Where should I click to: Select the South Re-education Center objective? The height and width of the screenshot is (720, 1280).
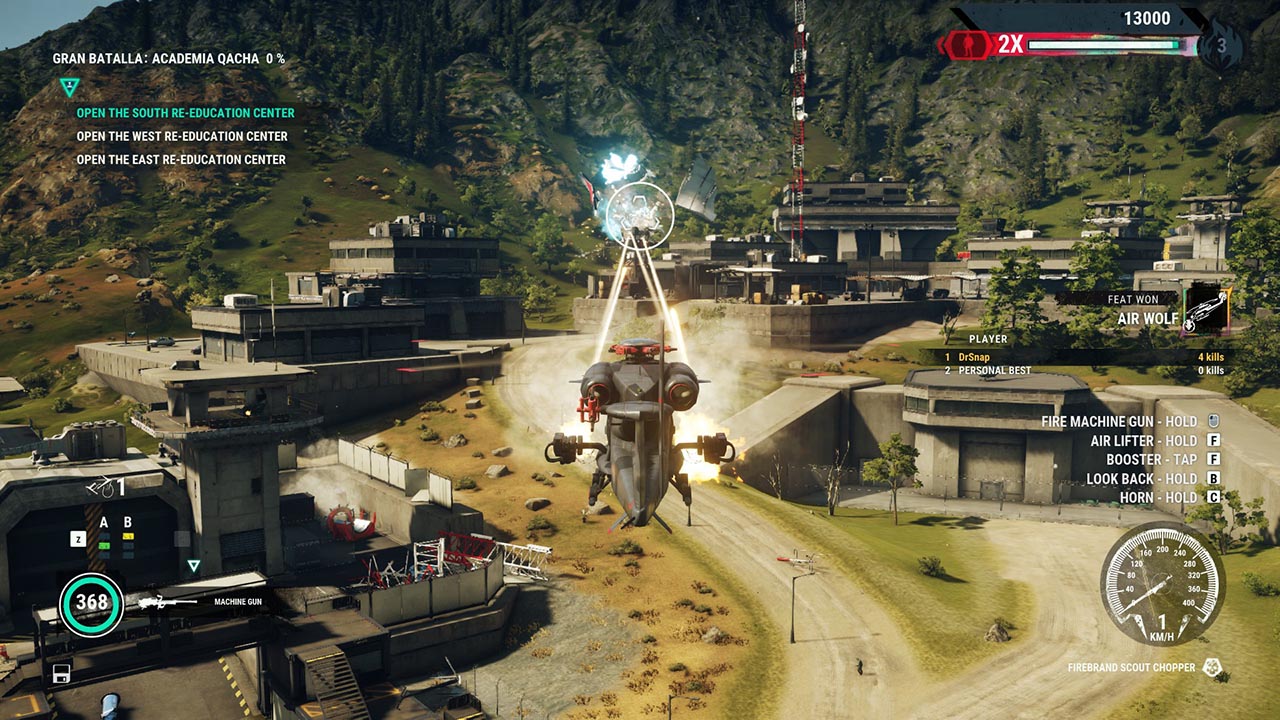(185, 113)
